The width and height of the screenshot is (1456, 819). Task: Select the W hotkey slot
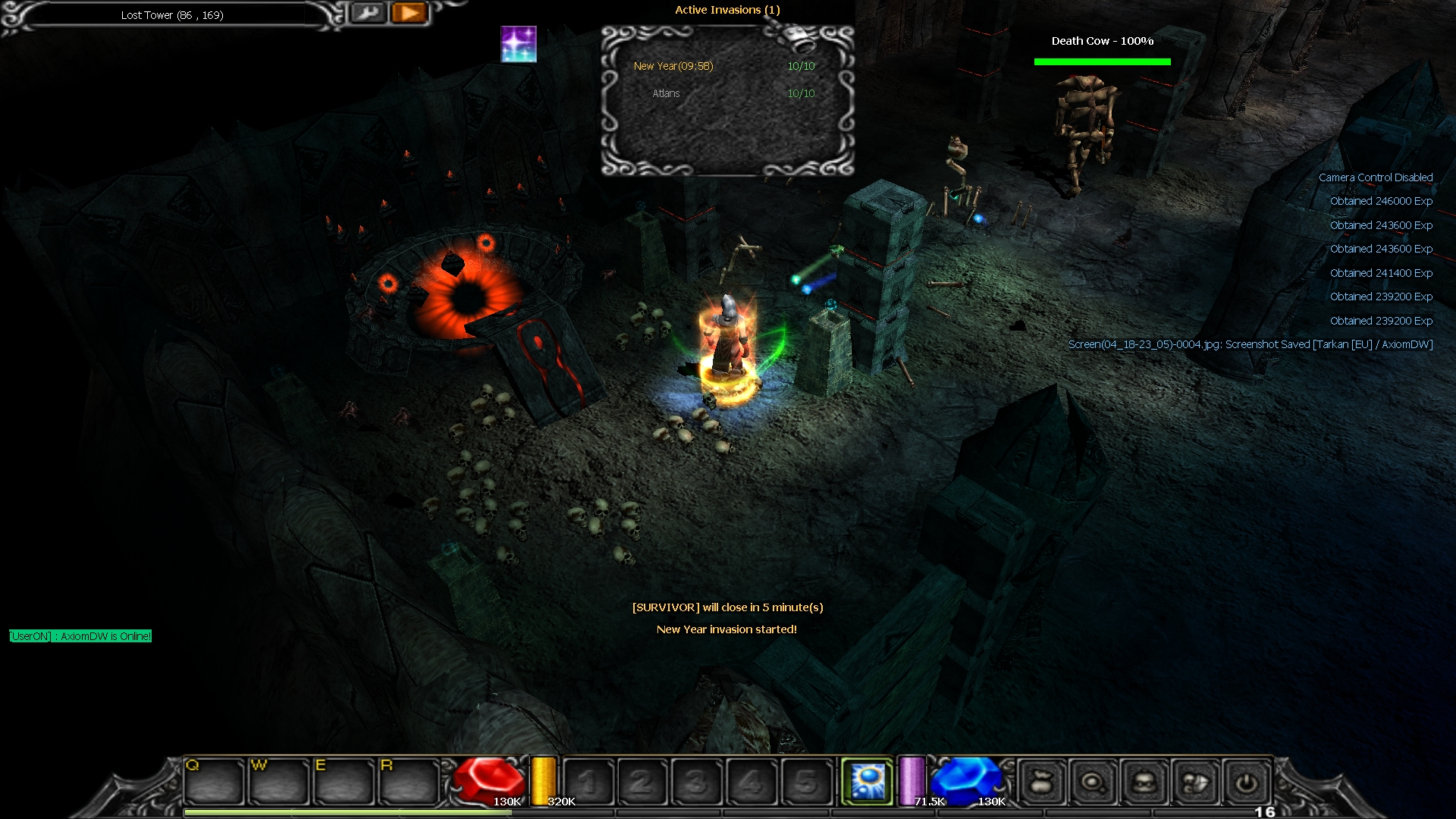coord(278,781)
